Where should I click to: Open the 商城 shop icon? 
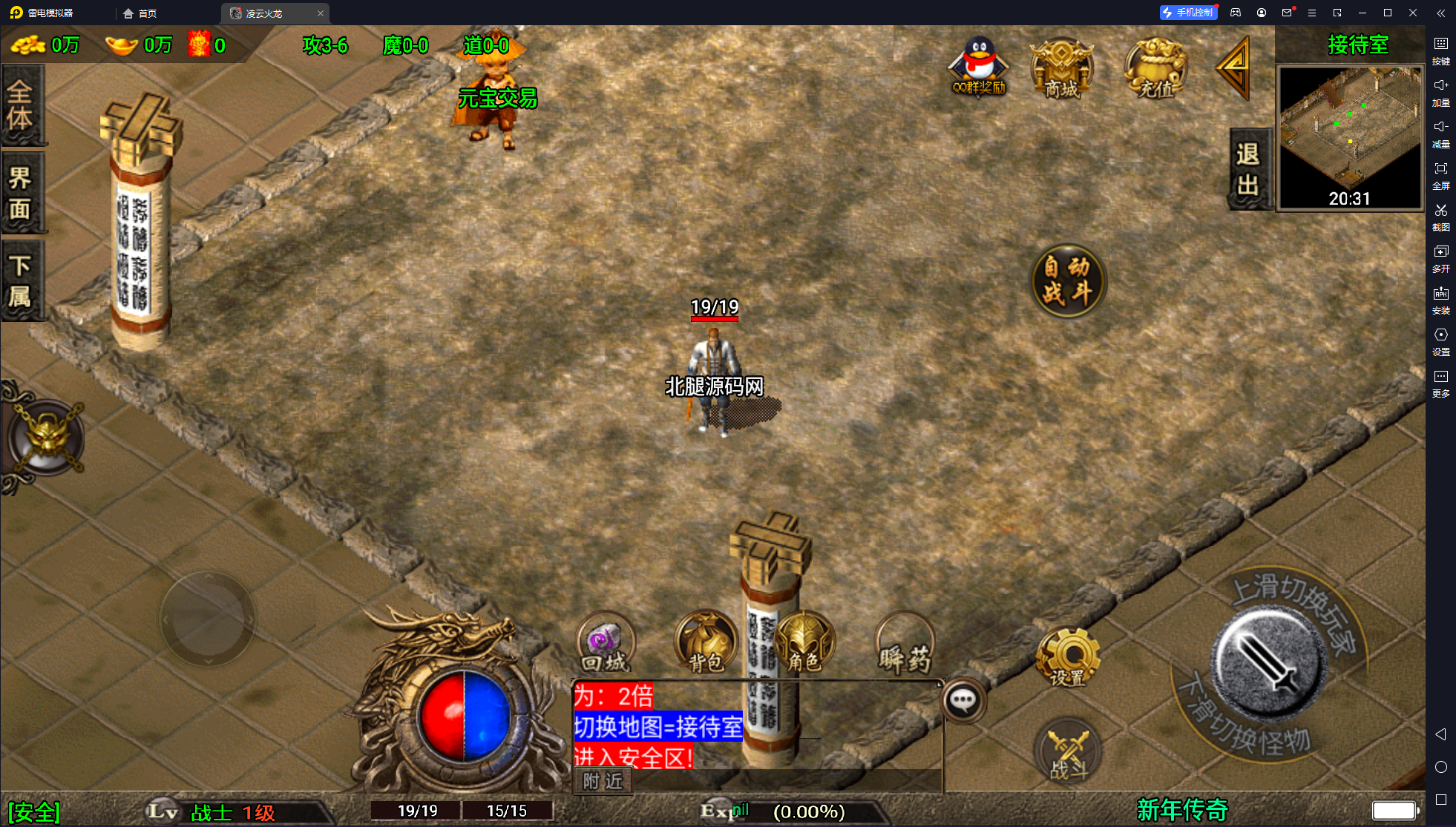1061,68
